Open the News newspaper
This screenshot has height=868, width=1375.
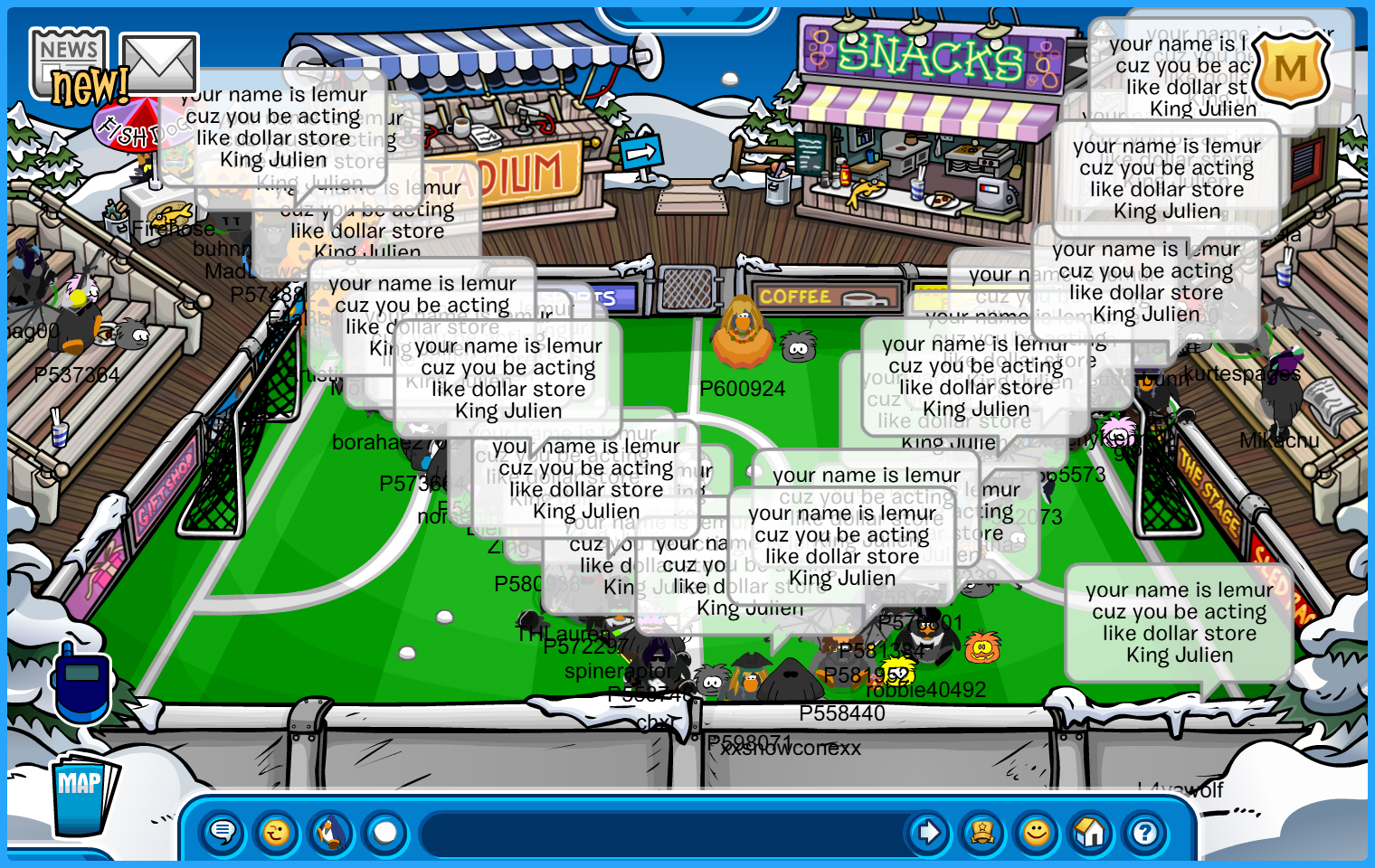pos(69,61)
